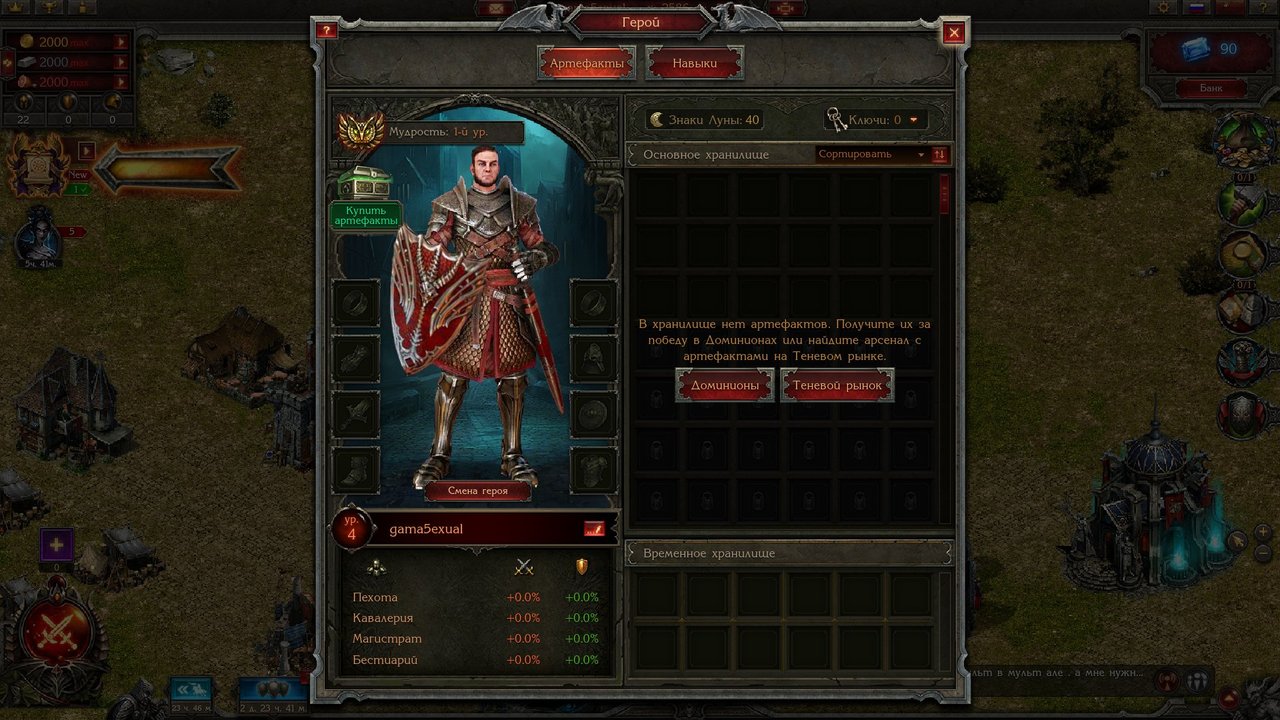Go to Теневой рынок
Image resolution: width=1280 pixels, height=720 pixels.
[x=837, y=385]
